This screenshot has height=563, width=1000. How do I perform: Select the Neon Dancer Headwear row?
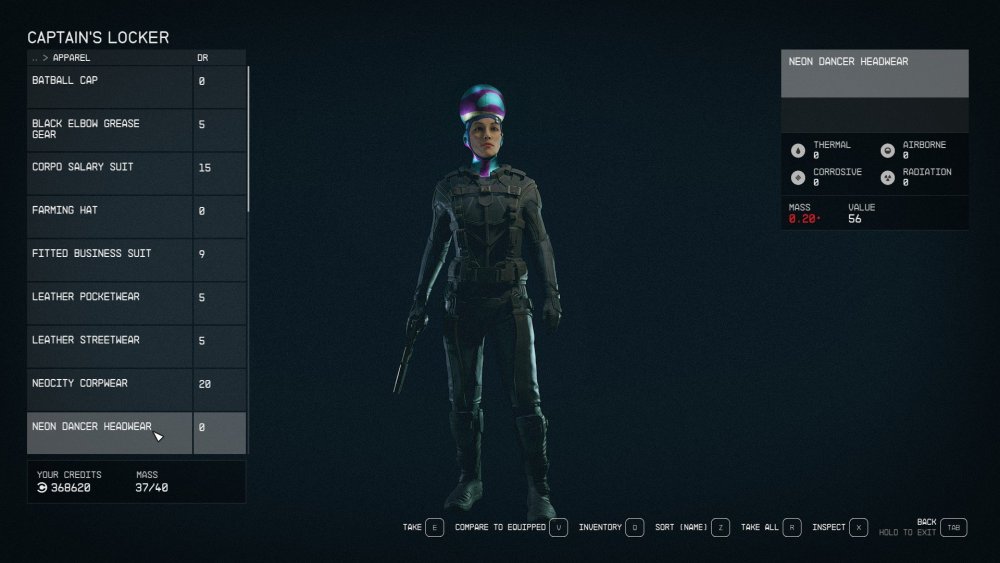(110, 427)
